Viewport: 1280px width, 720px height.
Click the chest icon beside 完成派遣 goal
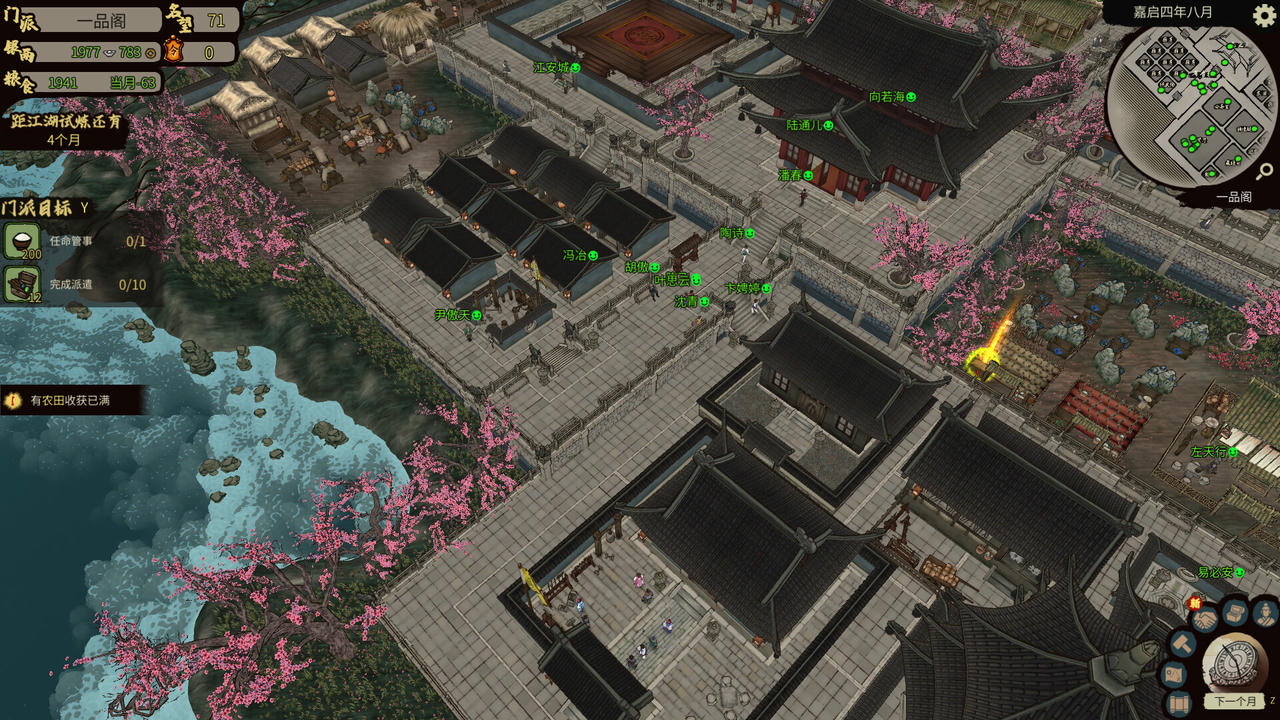pos(21,283)
